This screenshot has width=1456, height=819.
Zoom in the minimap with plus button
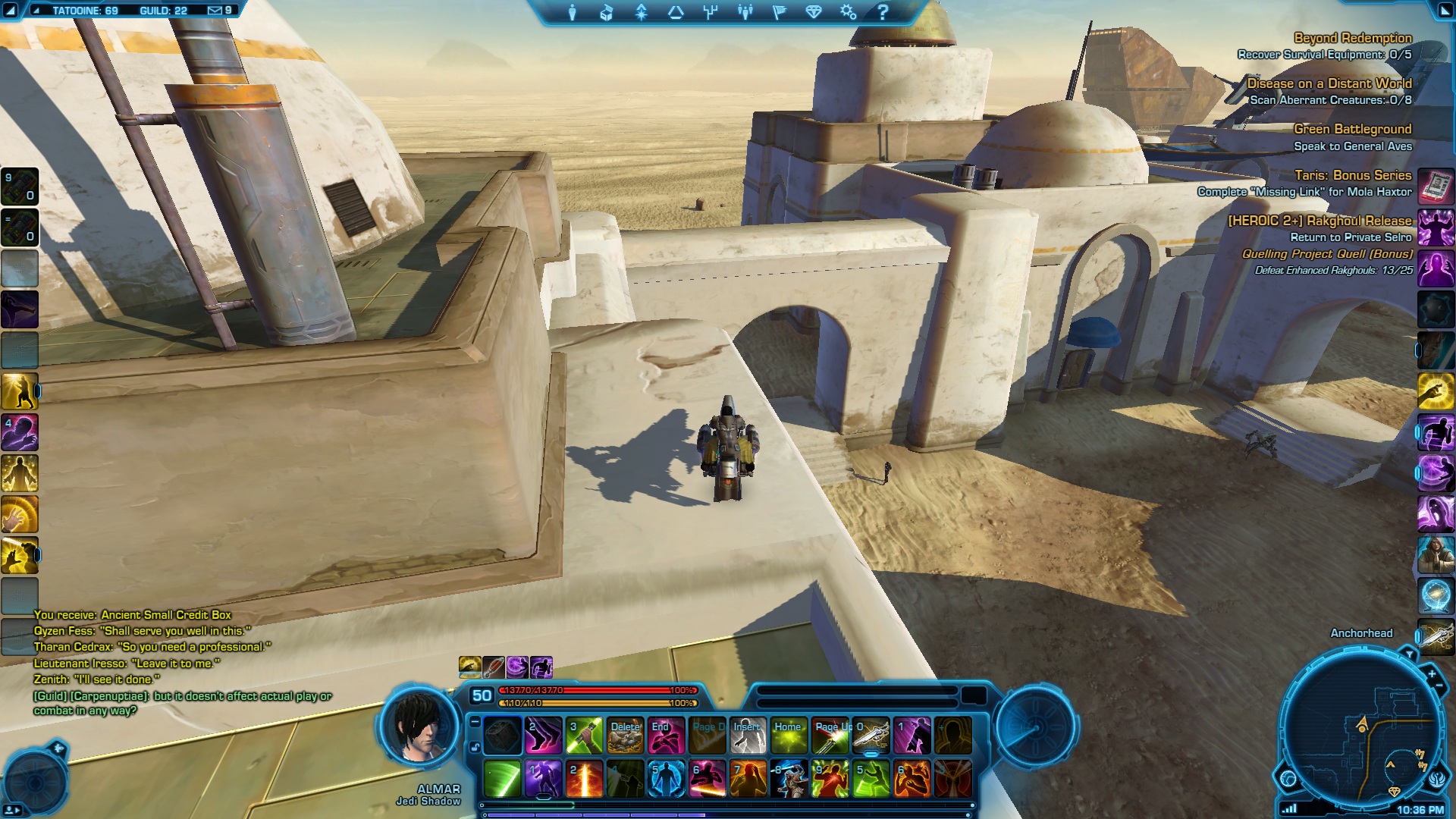click(1432, 673)
